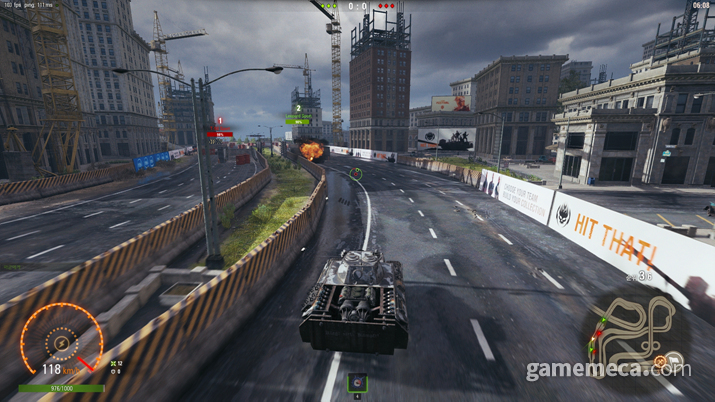
Task: Click the orange crossed marker on minimap
Action: point(661,360)
